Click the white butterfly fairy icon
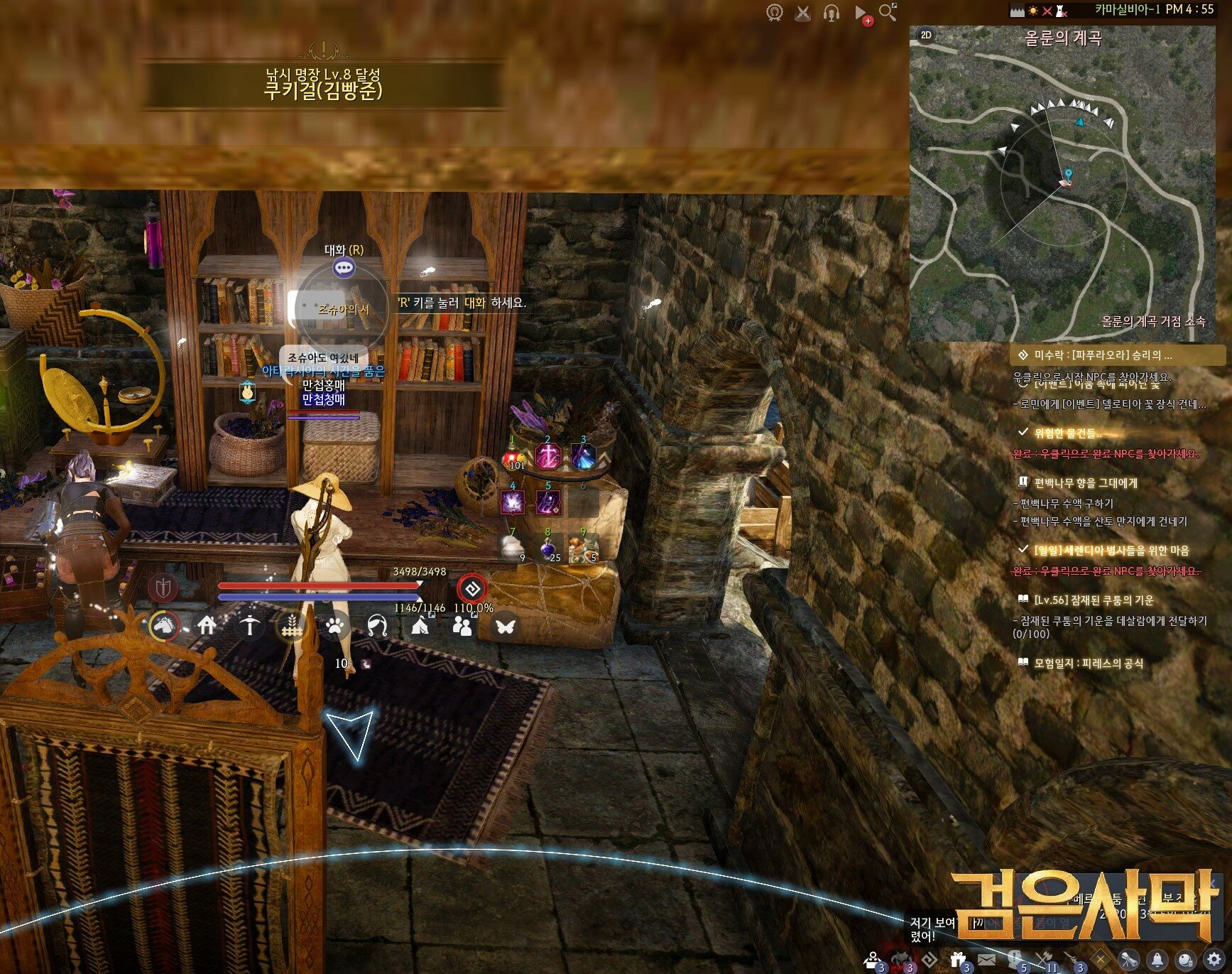 point(505,627)
